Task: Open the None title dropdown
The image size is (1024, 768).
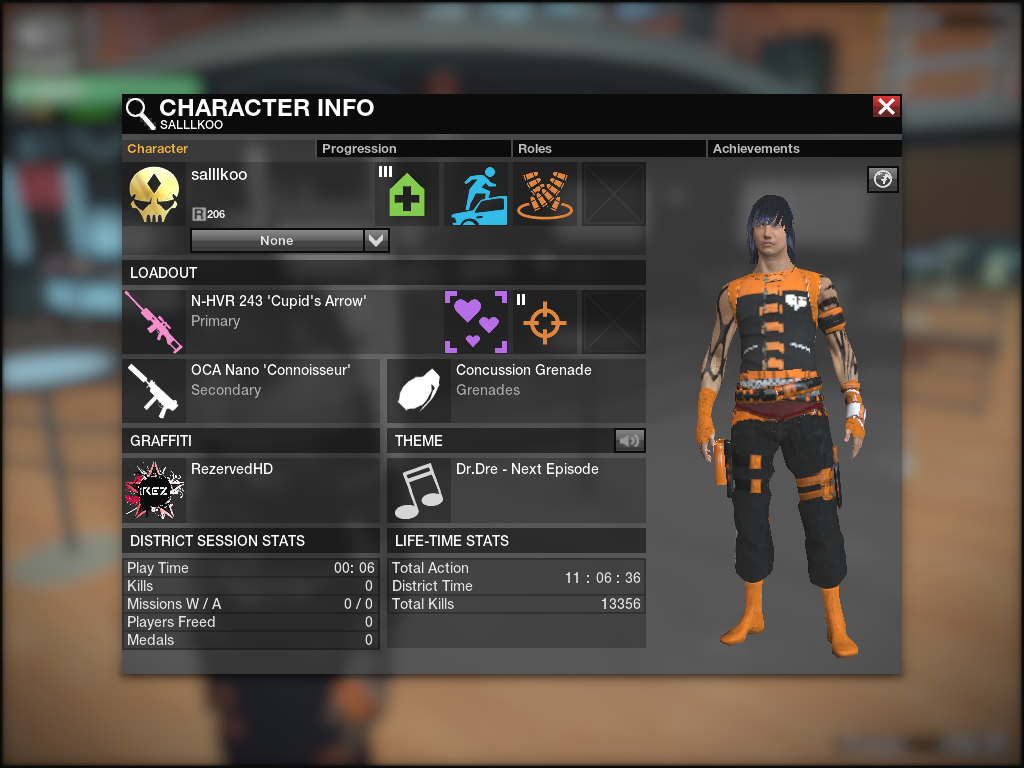Action: (x=376, y=241)
